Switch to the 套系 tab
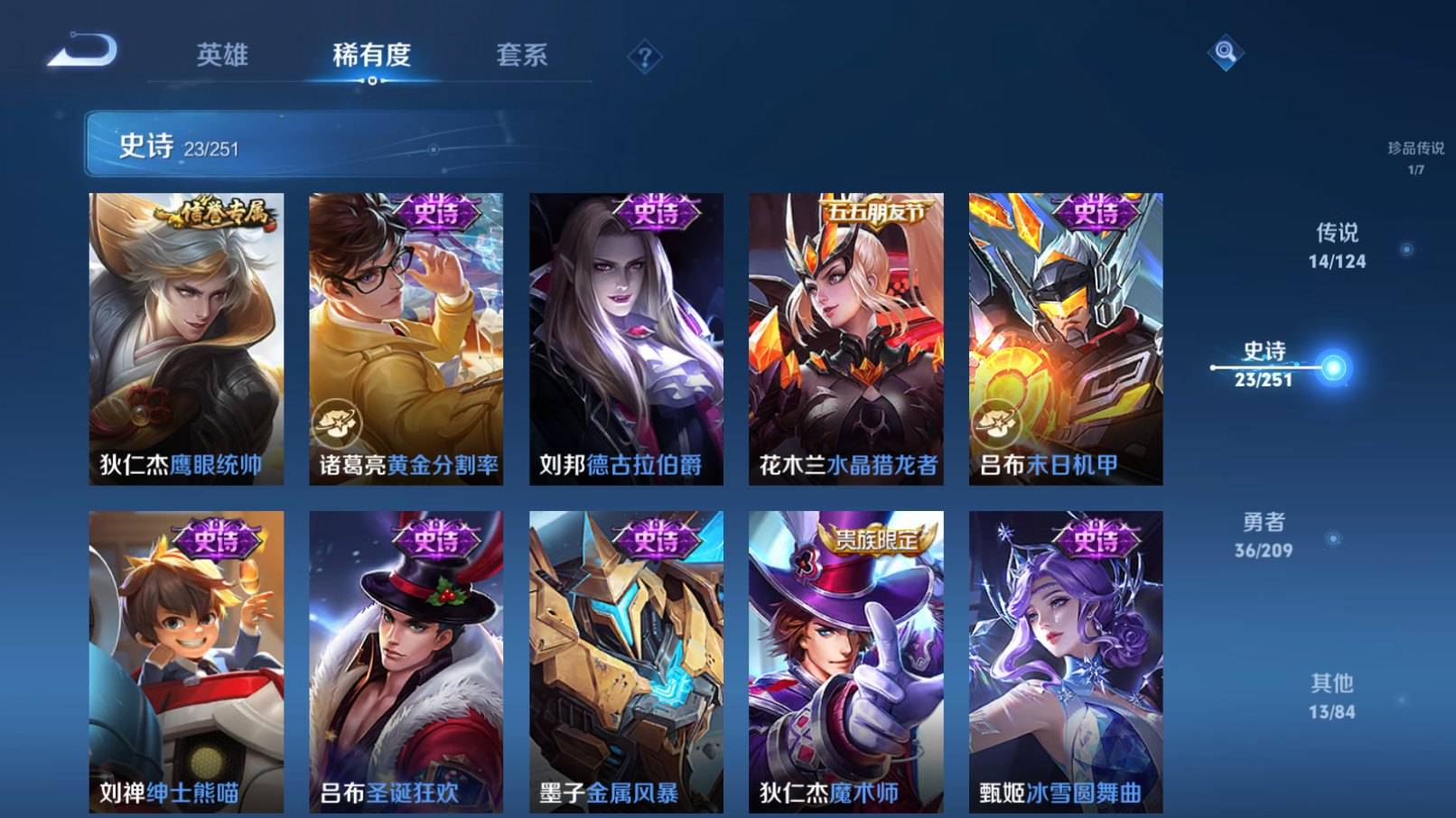Viewport: 1456px width, 818px height. click(522, 54)
